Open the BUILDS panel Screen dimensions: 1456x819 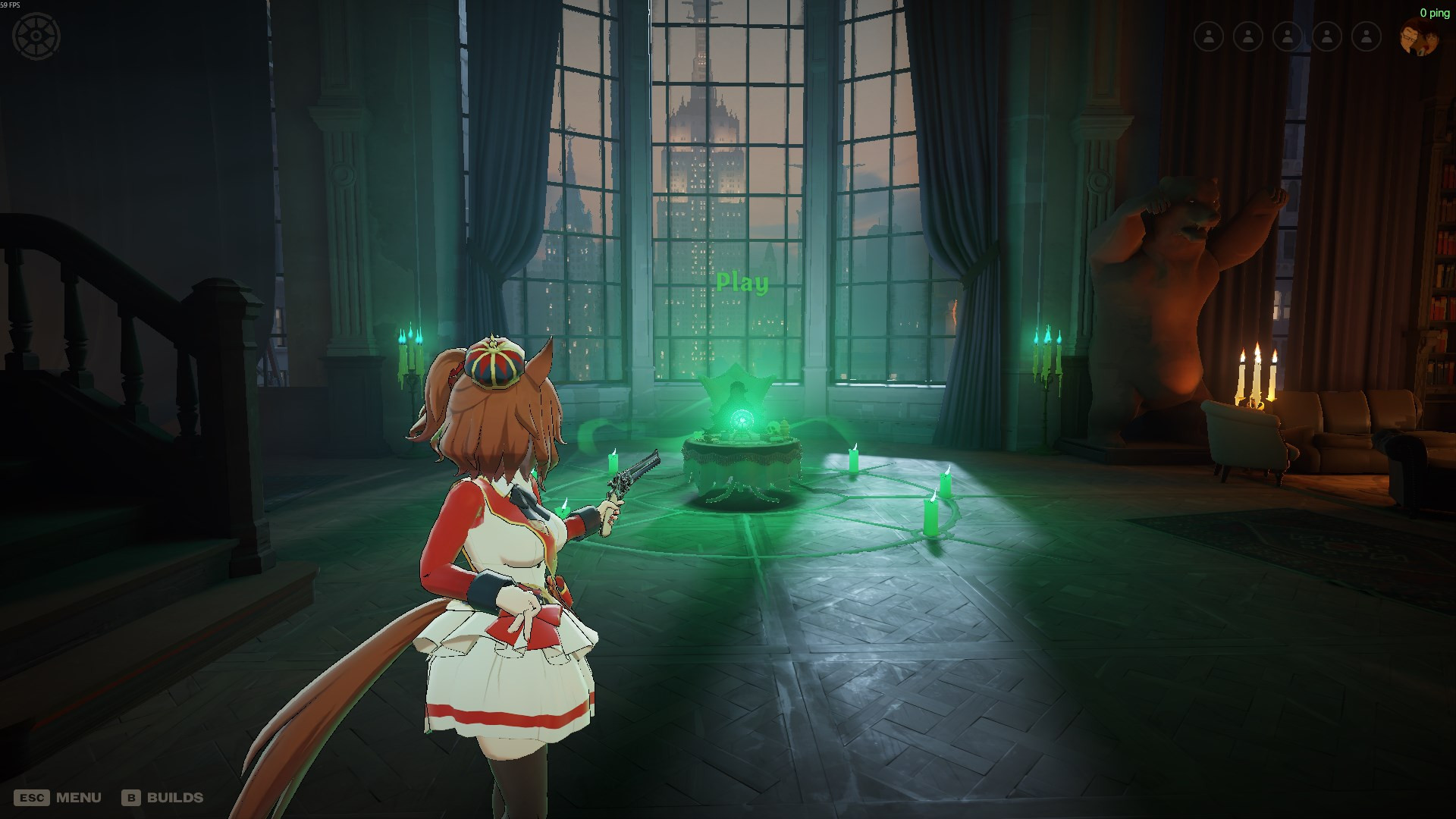point(176,797)
